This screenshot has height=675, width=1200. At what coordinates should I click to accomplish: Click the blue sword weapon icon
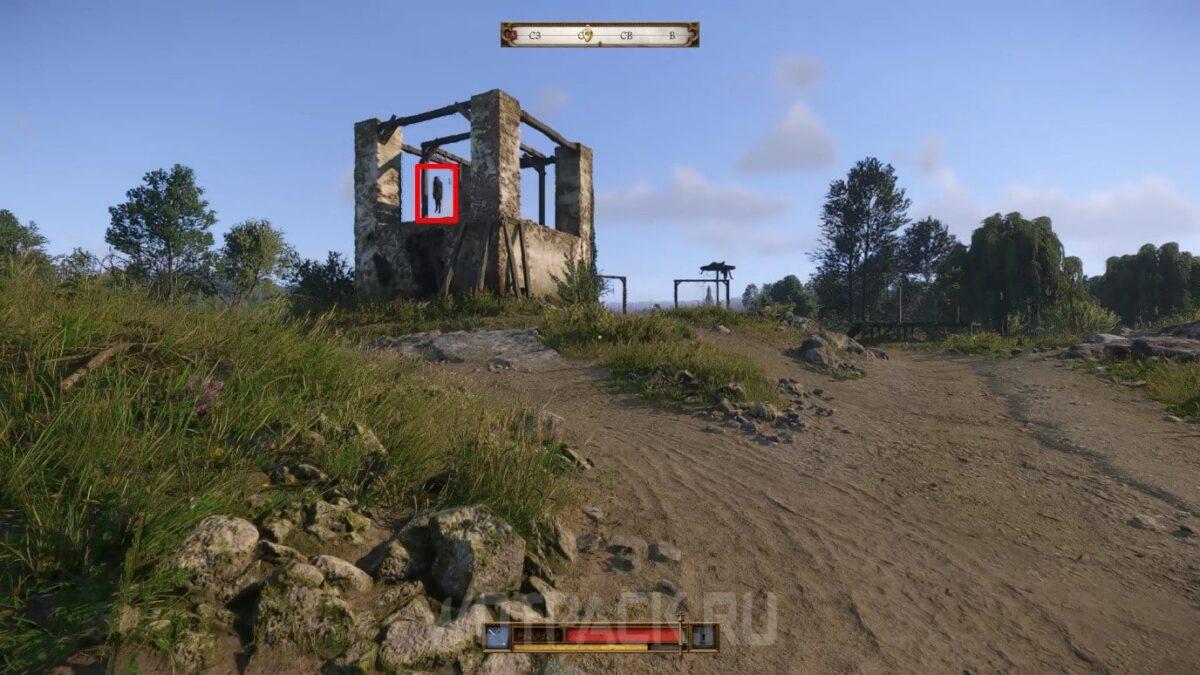coord(498,636)
